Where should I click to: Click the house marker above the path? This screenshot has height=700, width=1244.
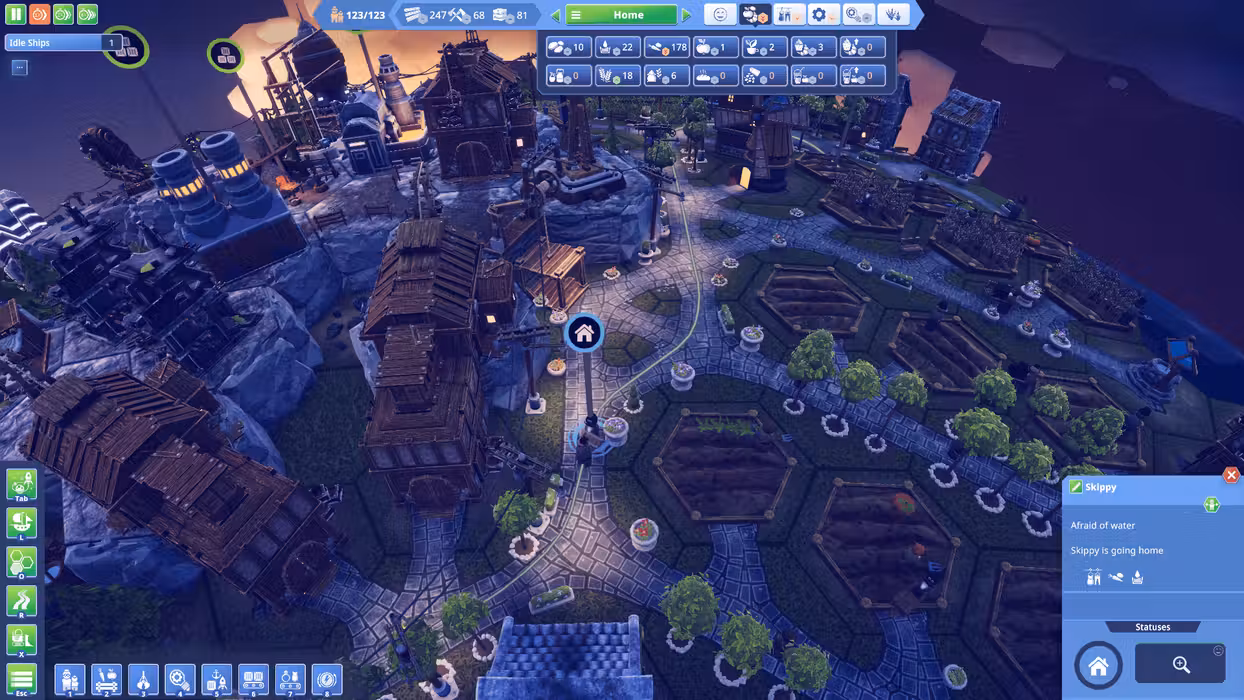[584, 333]
